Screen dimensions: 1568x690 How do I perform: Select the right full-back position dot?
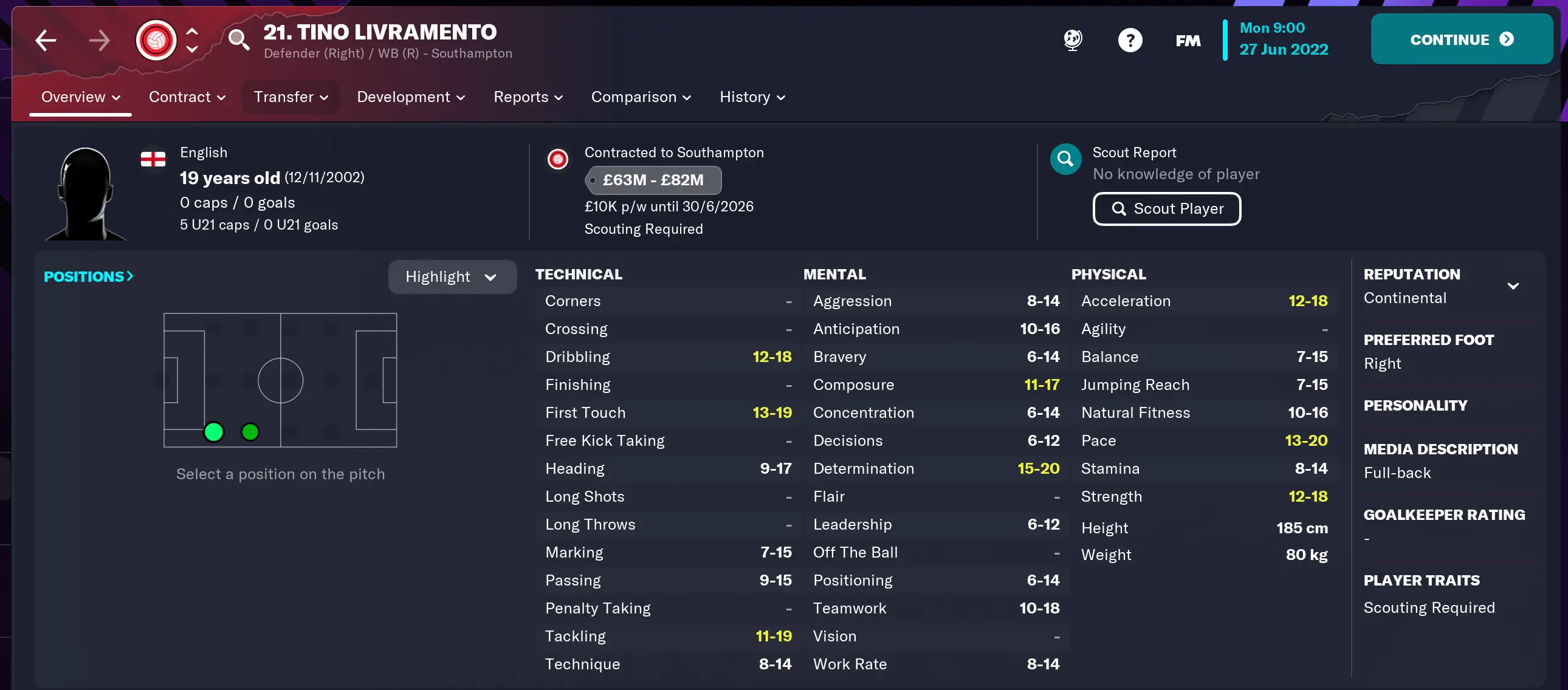[x=214, y=431]
